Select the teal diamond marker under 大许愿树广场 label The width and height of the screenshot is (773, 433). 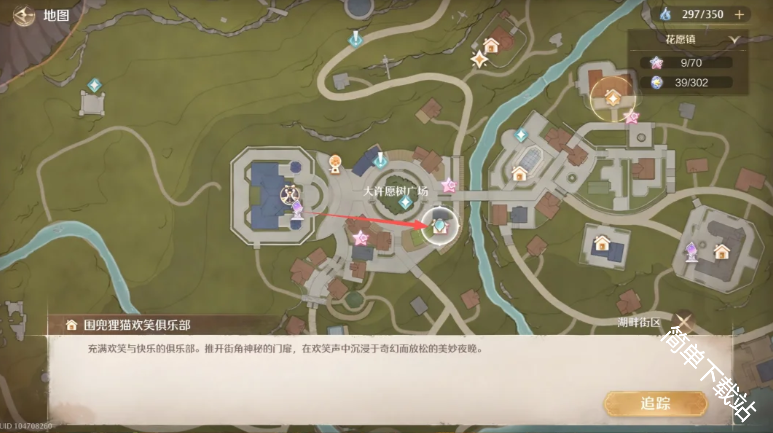pos(404,202)
